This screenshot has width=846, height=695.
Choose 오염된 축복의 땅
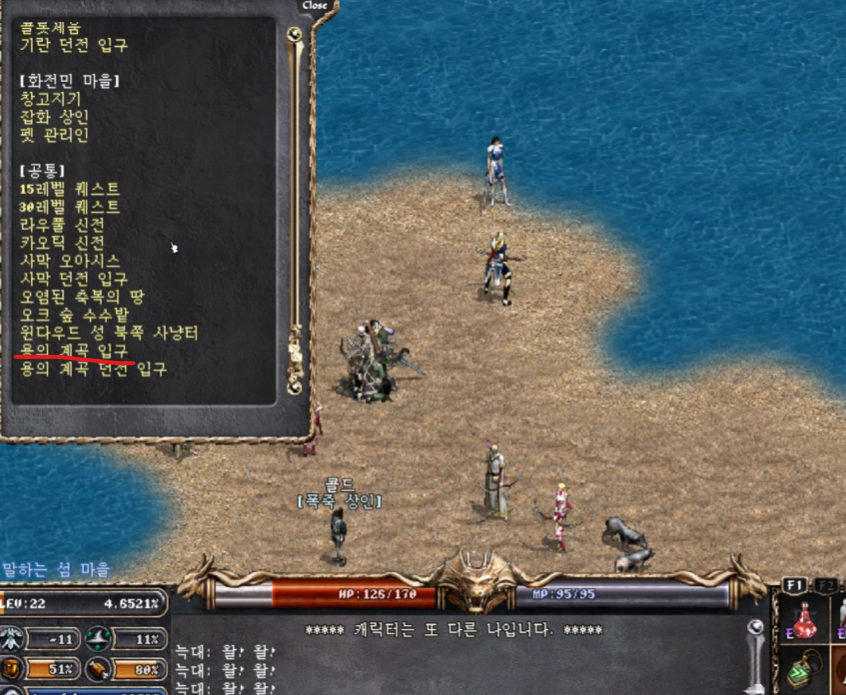point(81,297)
